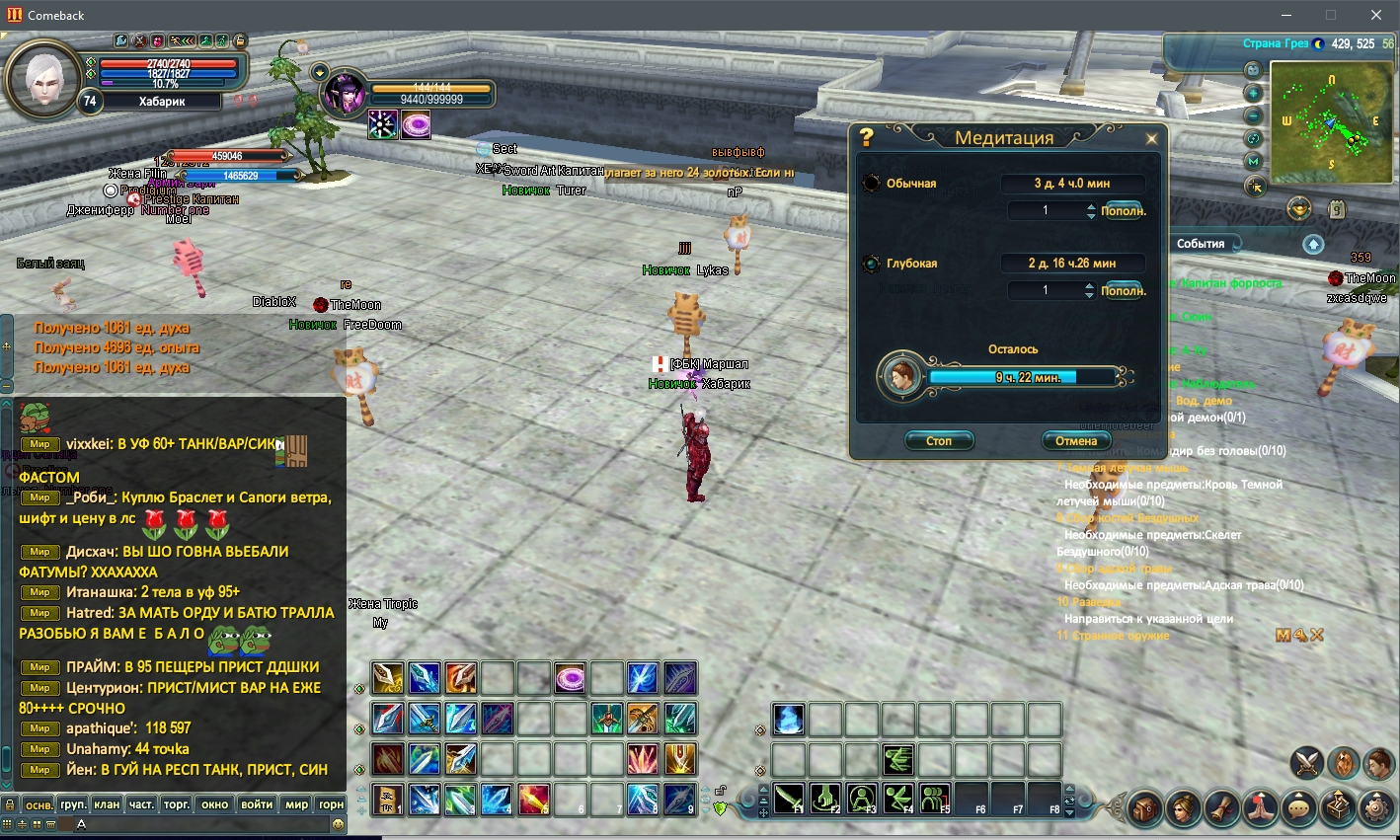Close the Медитация window
This screenshot has width=1400, height=840.
(1151, 139)
